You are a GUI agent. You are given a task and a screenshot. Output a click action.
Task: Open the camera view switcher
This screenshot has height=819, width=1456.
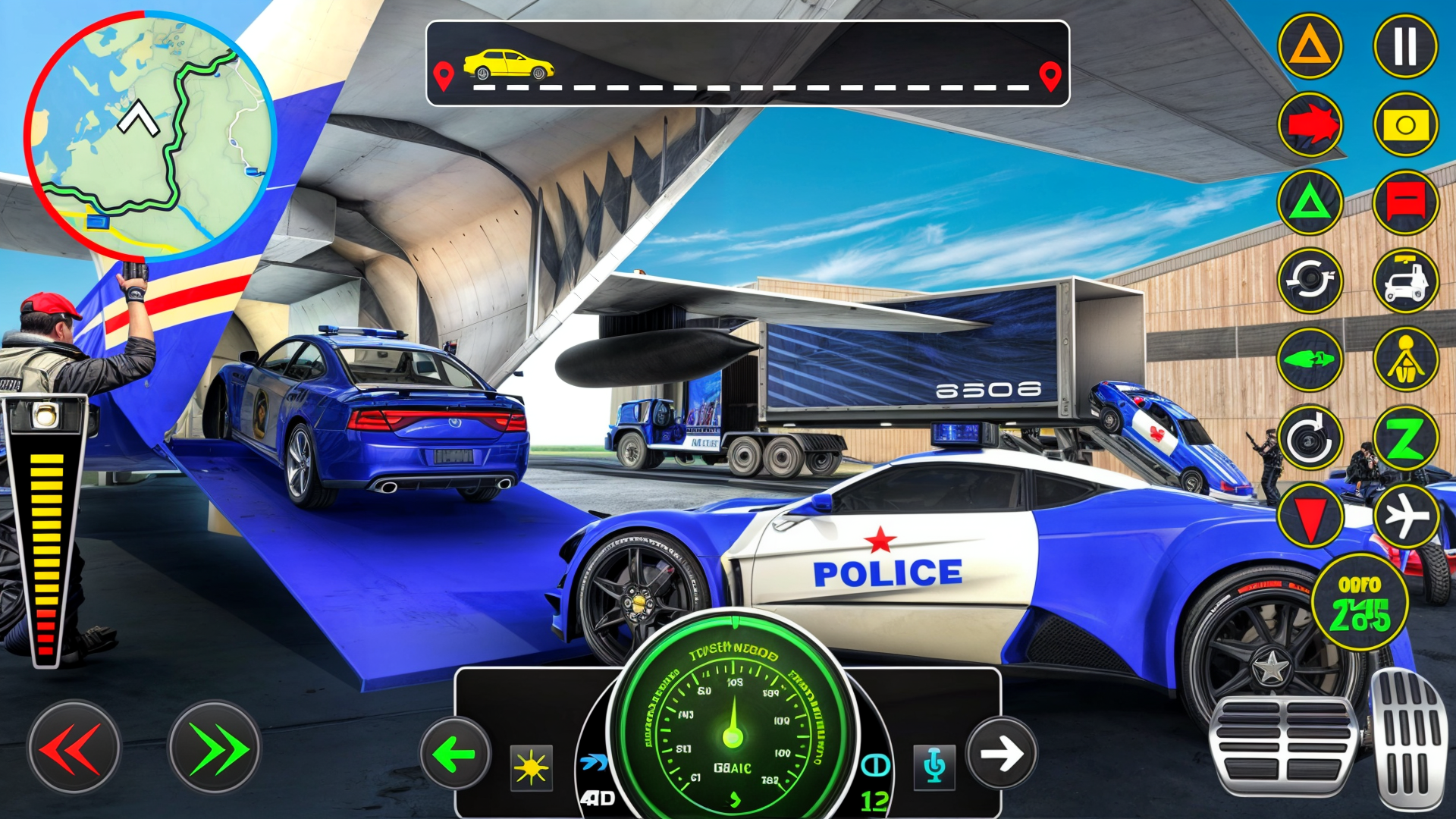(x=1405, y=125)
